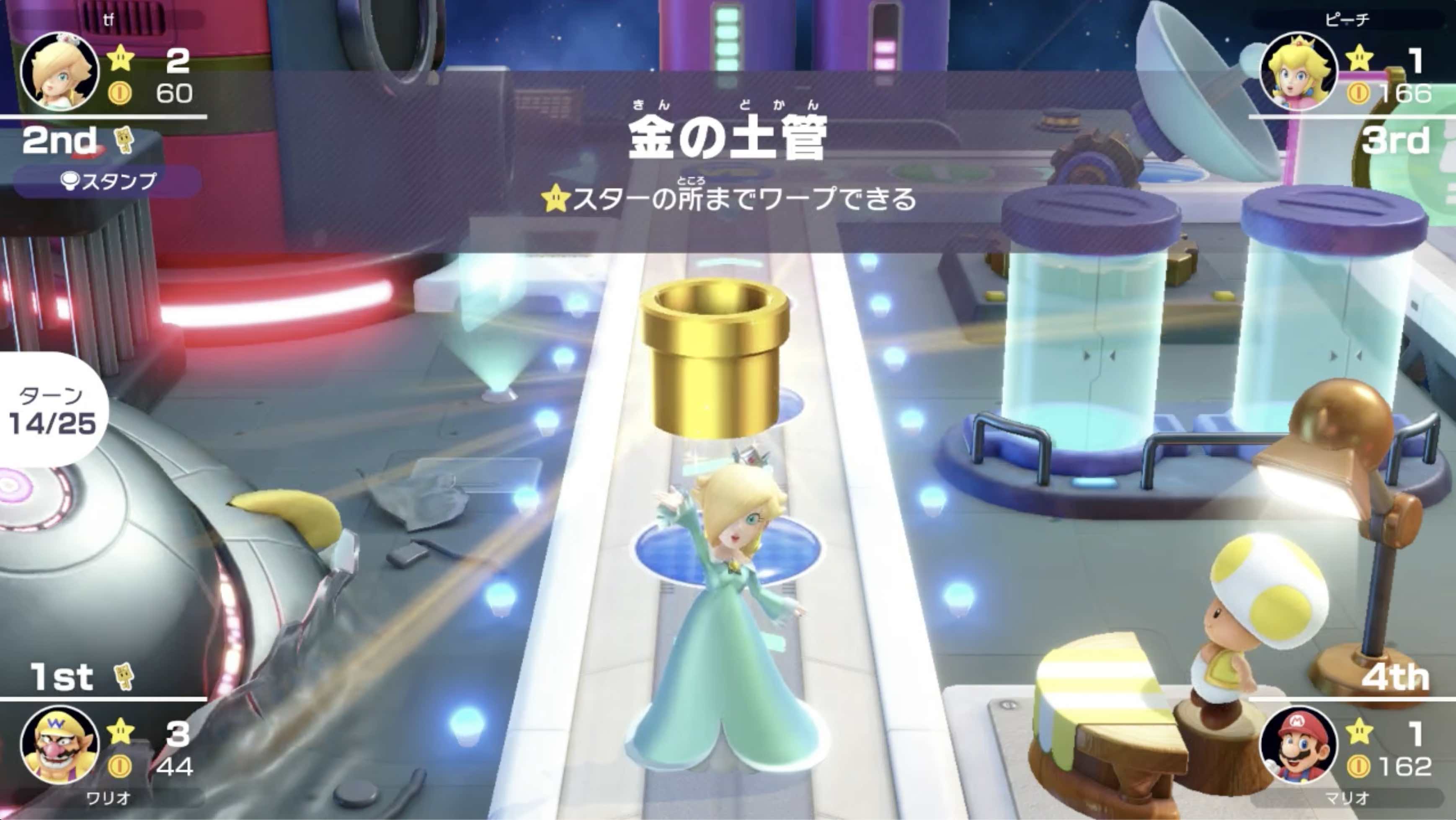The height and width of the screenshot is (820, 1456).
Task: Click the Golden Pipe item icon beside 2nd
Action: coord(124,139)
